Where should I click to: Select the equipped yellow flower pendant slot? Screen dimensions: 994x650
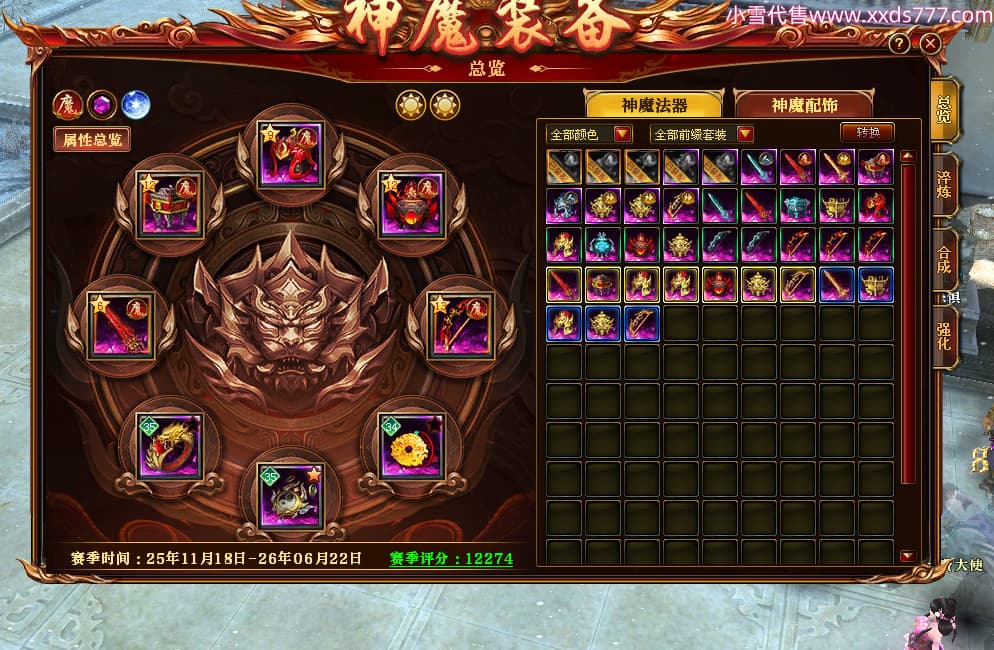[x=411, y=446]
